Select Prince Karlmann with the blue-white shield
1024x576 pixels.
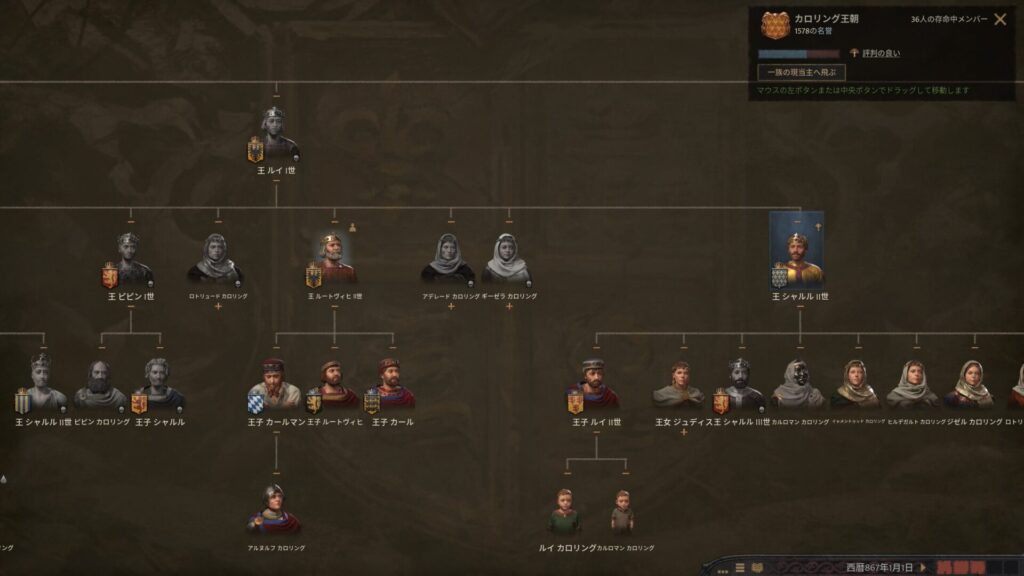[x=275, y=385]
